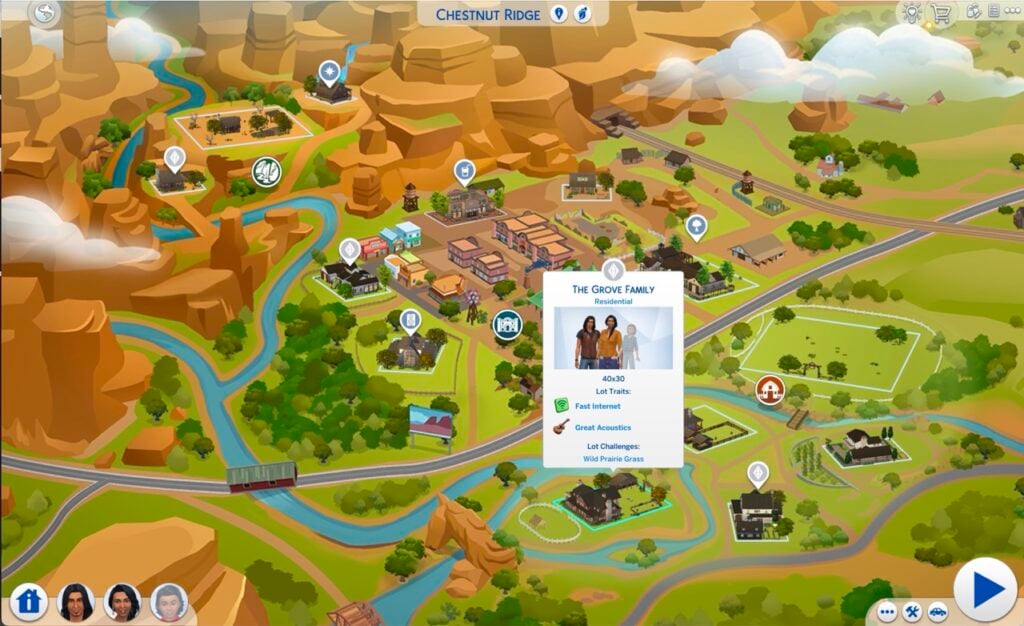This screenshot has height=626, width=1024.
Task: Select the long-haired man's portrait
Action: pos(76,601)
